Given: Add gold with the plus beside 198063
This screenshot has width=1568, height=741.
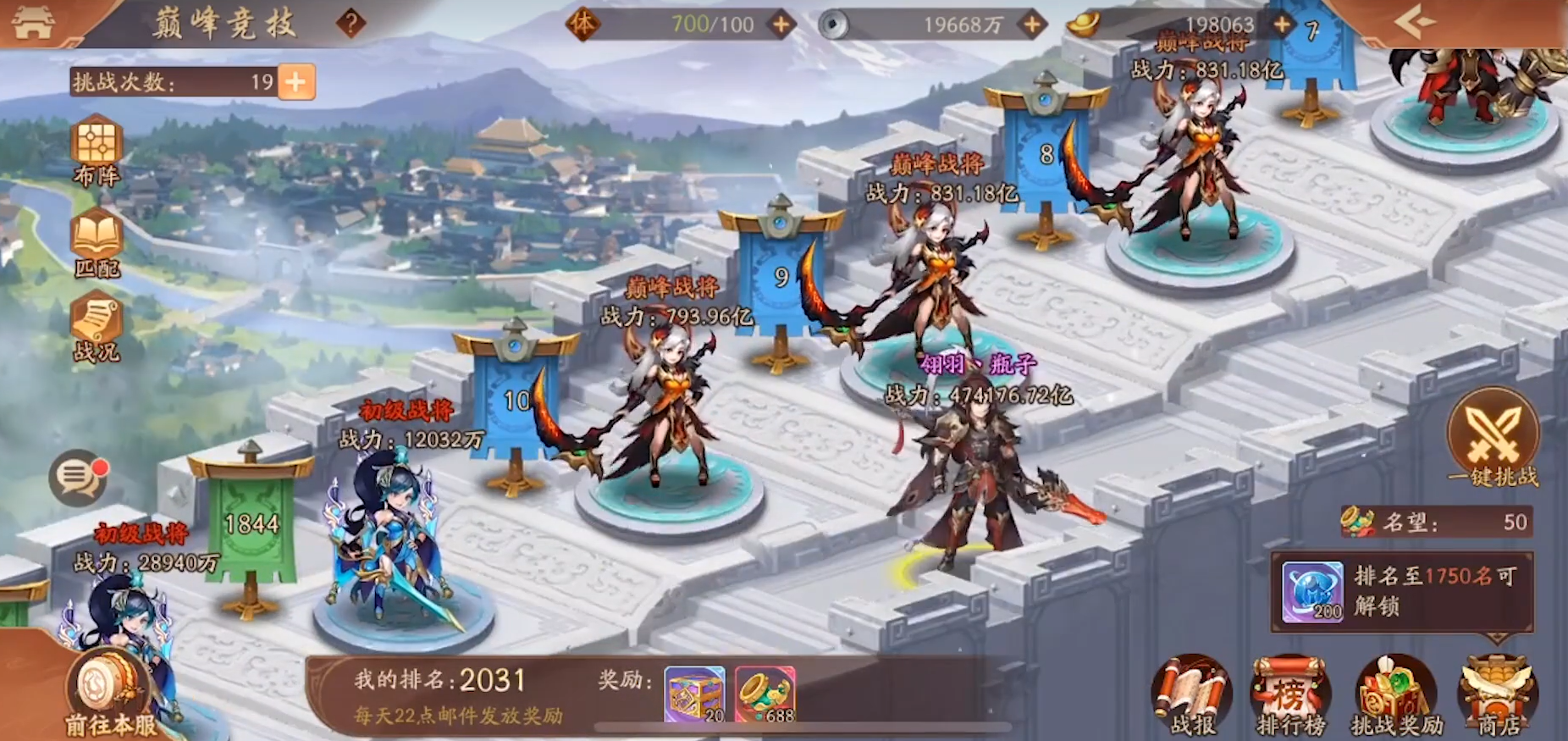Looking at the screenshot, I should tap(1283, 25).
